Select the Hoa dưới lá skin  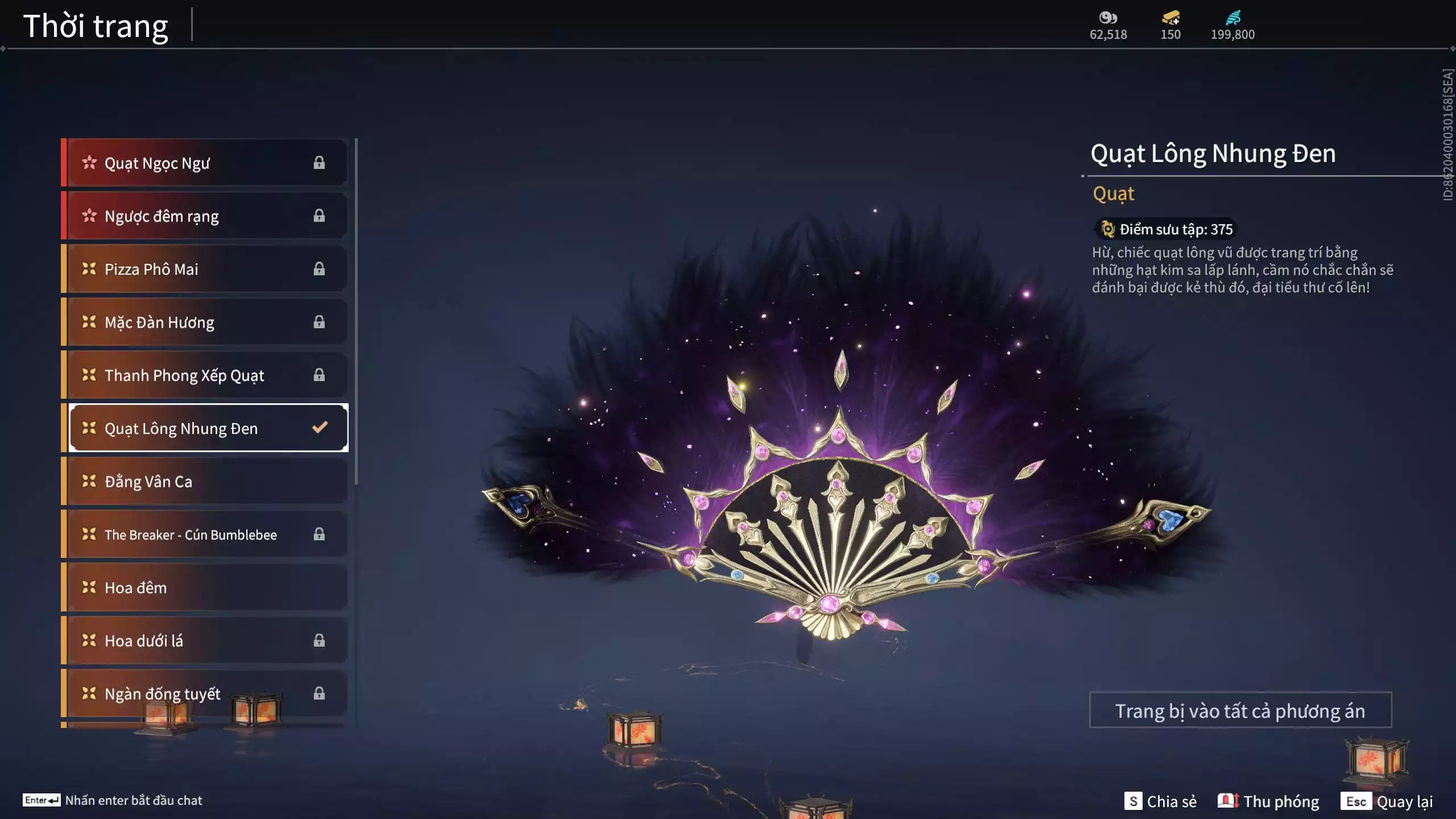pos(205,641)
